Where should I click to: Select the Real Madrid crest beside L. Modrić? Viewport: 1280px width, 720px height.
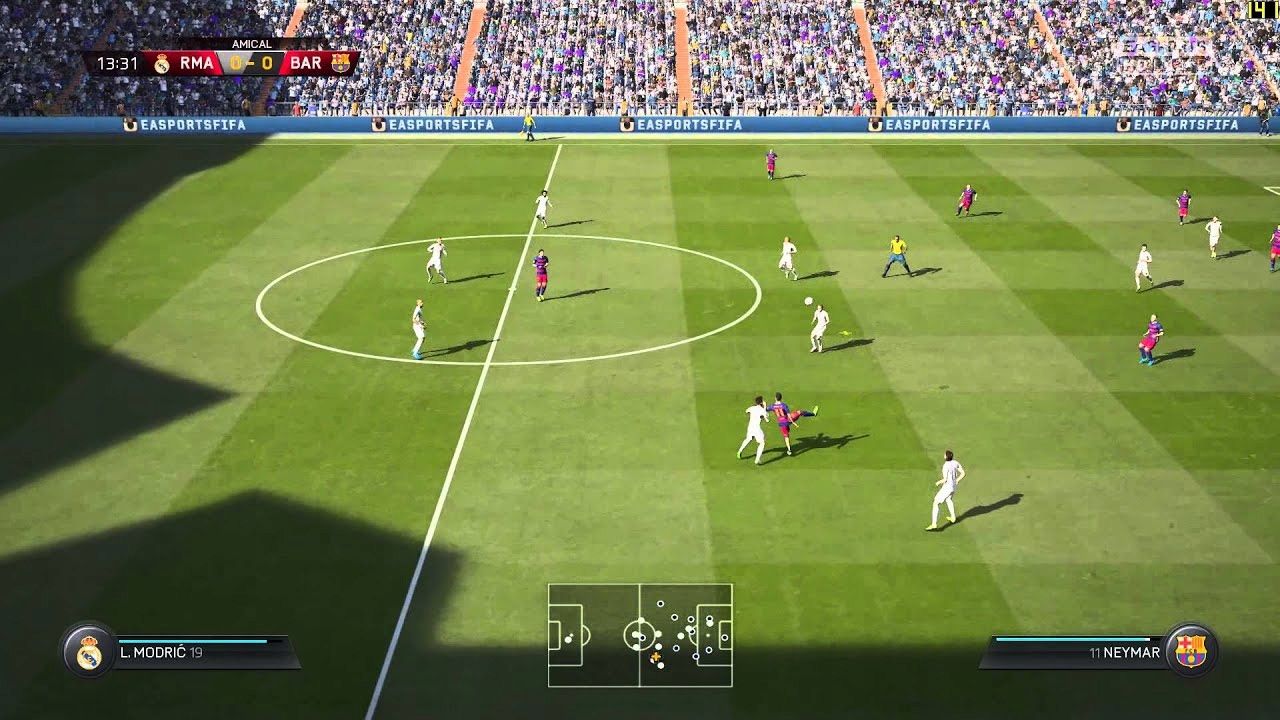[x=89, y=652]
